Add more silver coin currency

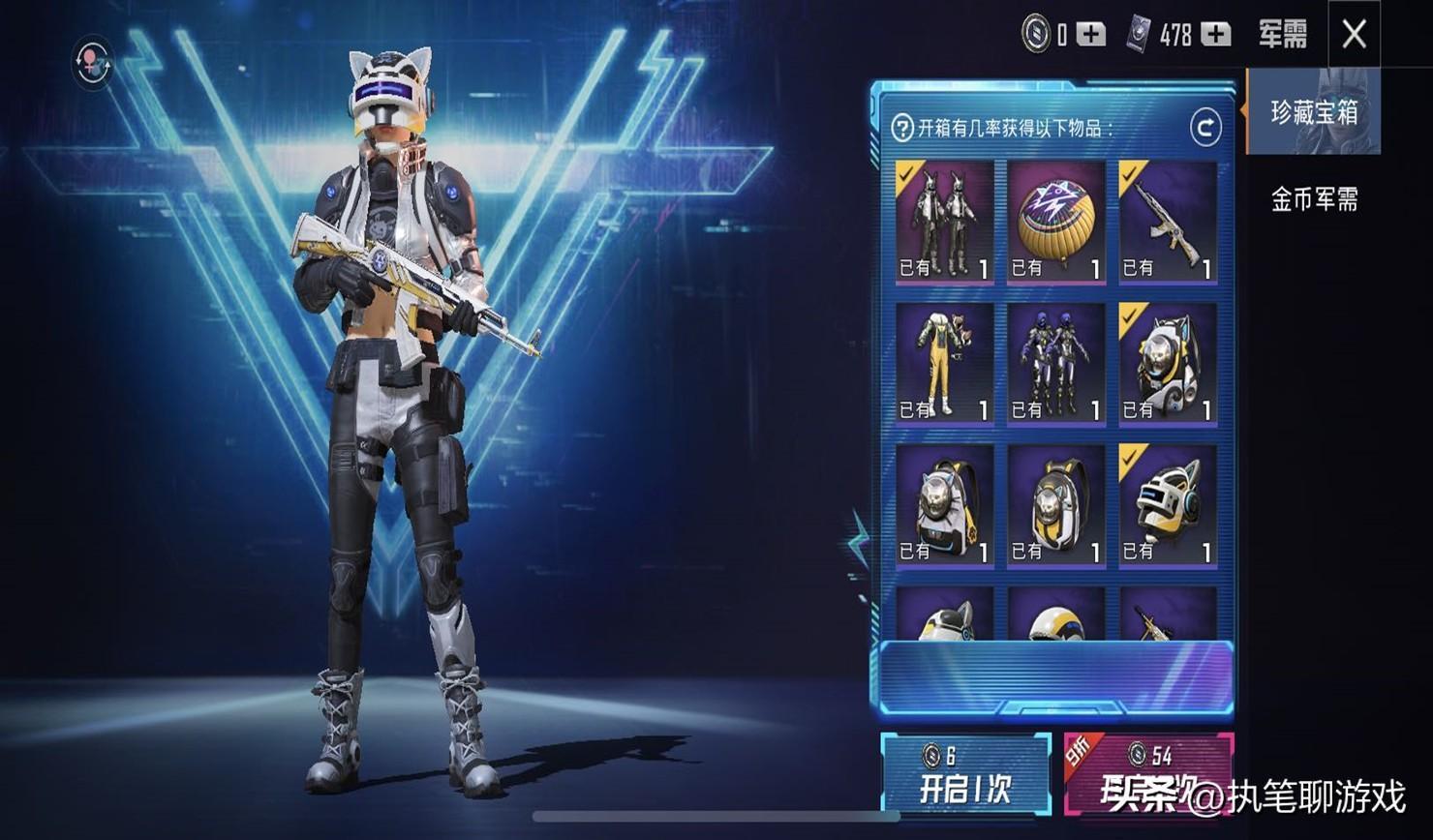pyautogui.click(x=1091, y=35)
